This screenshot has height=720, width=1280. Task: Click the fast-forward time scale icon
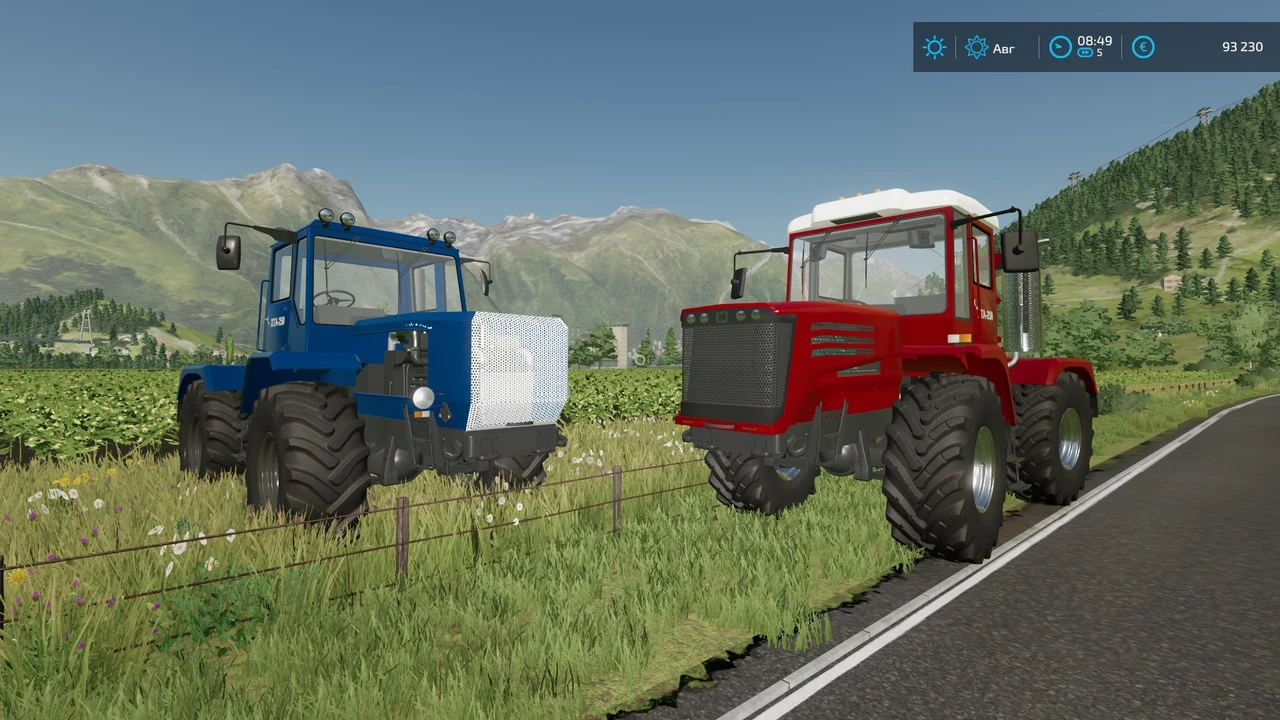(1085, 54)
